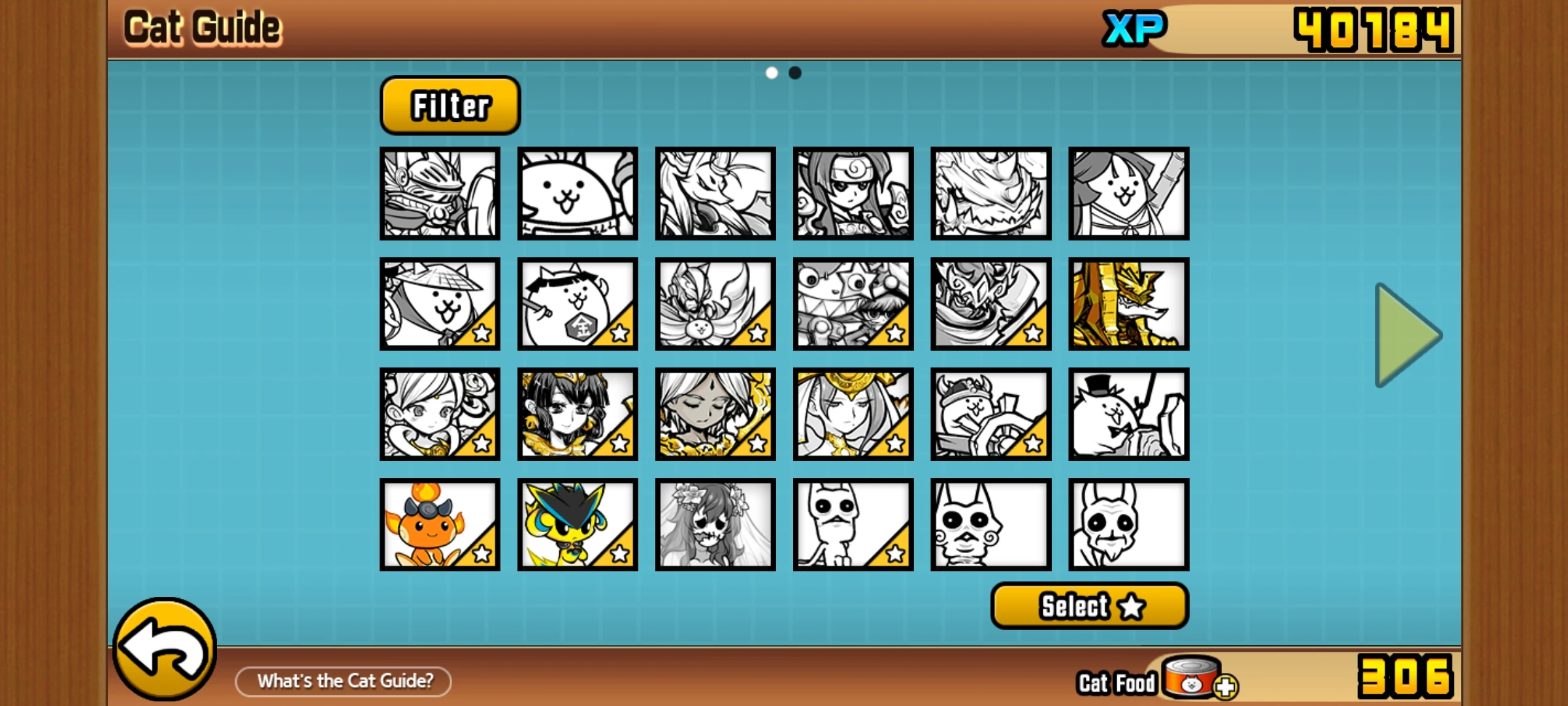Switch to the second page indicator dot
This screenshot has width=1568, height=706.
794,73
